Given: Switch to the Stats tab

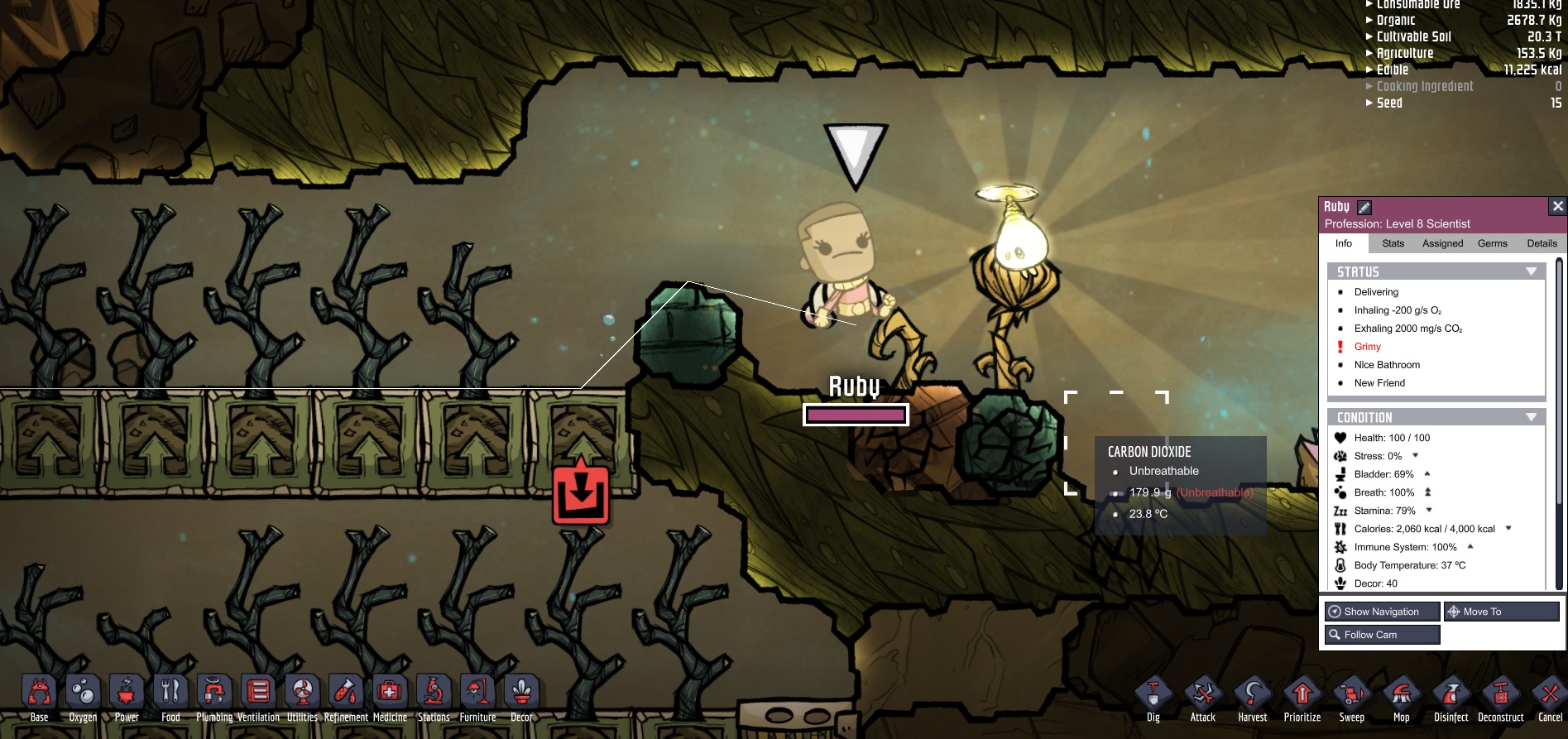Looking at the screenshot, I should click(x=1393, y=243).
